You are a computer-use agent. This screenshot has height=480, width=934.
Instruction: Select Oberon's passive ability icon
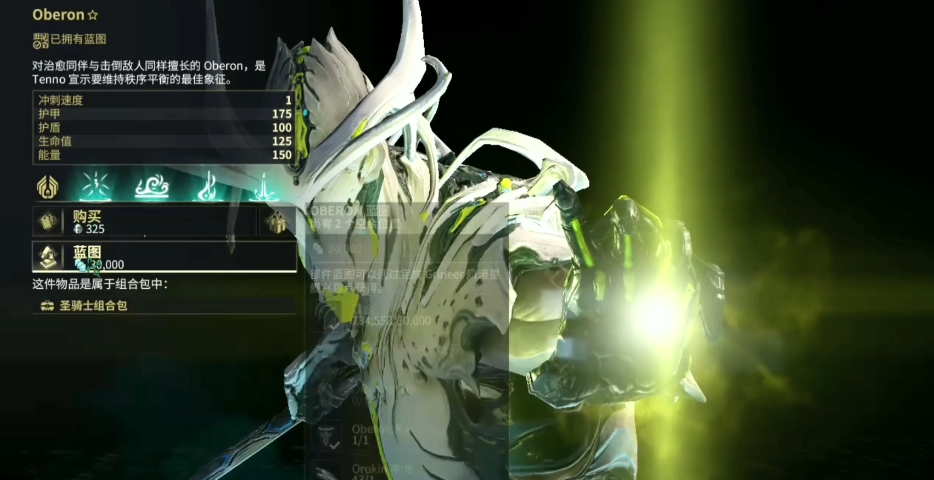point(47,186)
